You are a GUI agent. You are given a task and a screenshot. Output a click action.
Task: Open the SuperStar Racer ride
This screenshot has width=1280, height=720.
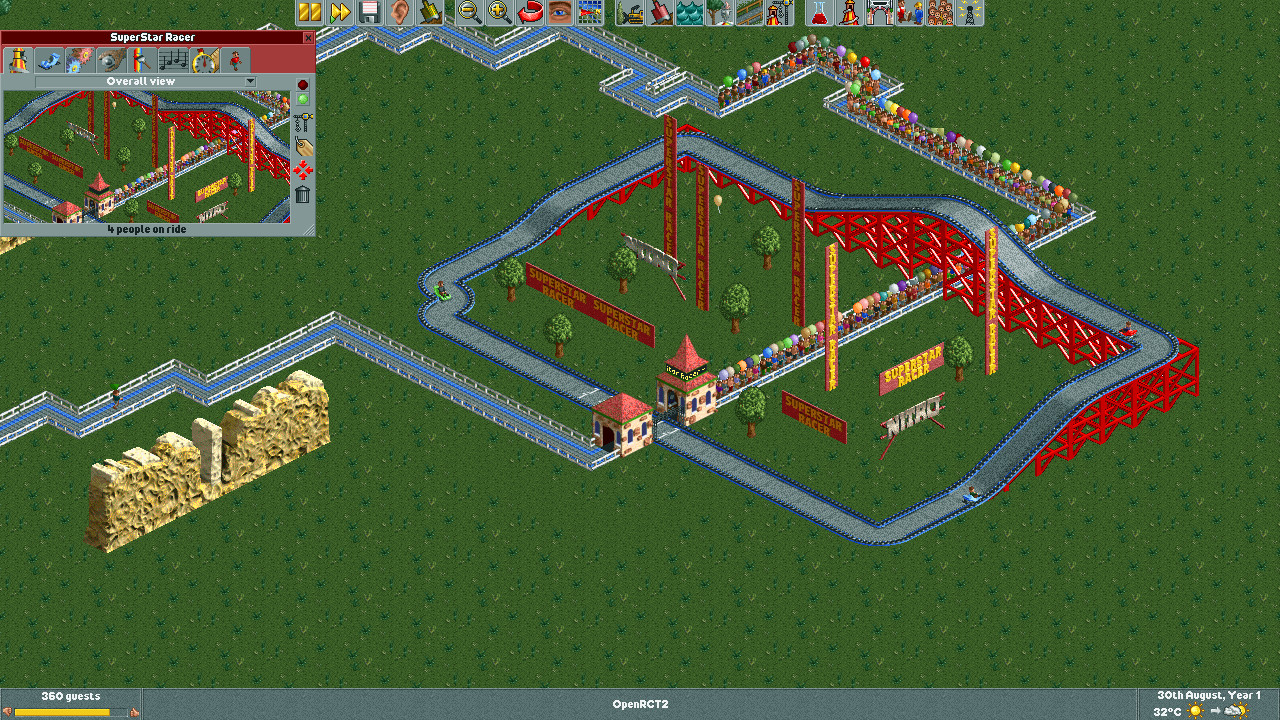302,98
